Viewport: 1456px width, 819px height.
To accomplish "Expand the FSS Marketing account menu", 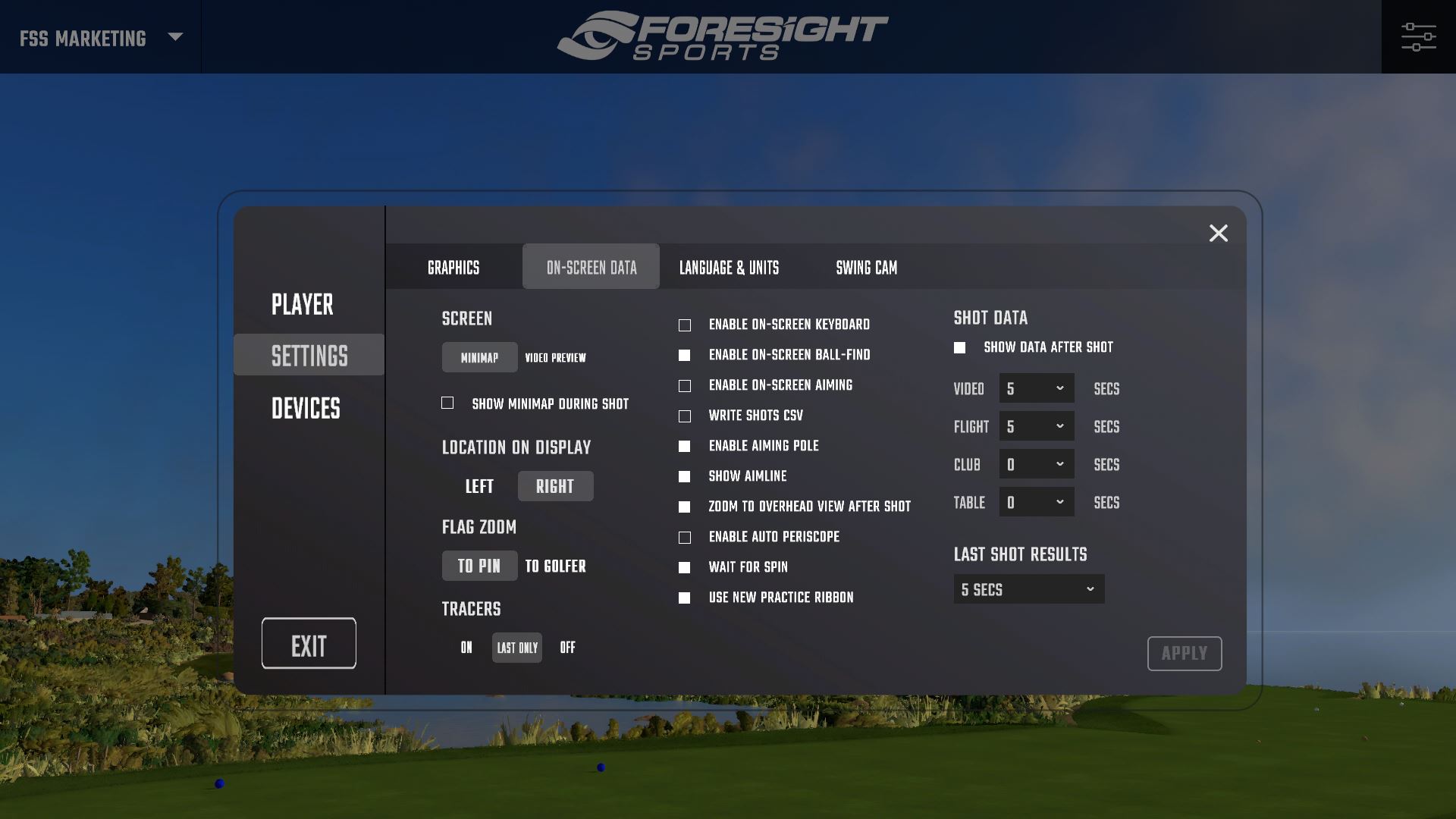I will click(x=99, y=36).
